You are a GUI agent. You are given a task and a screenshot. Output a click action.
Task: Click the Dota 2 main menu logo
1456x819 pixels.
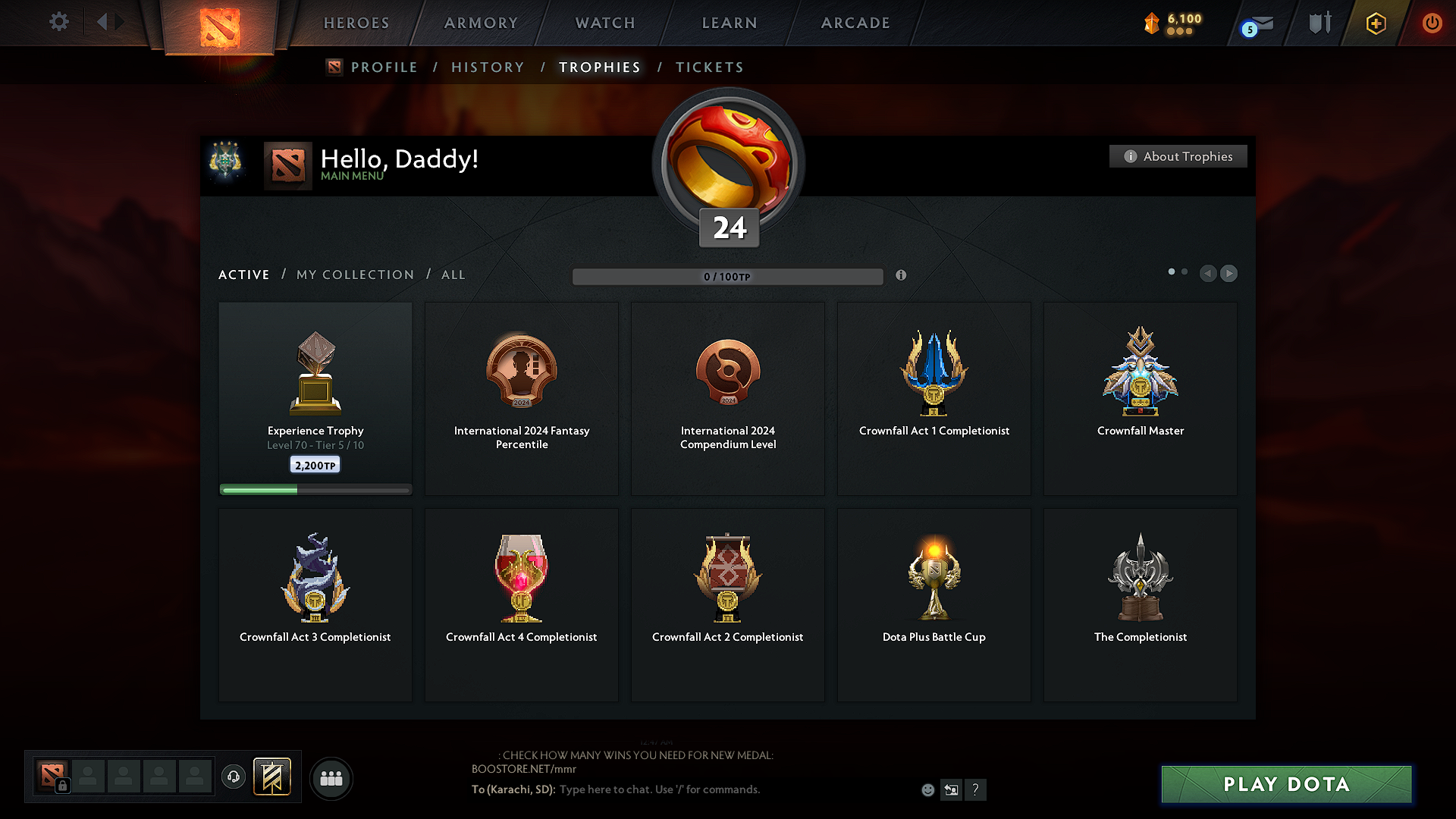point(220,27)
